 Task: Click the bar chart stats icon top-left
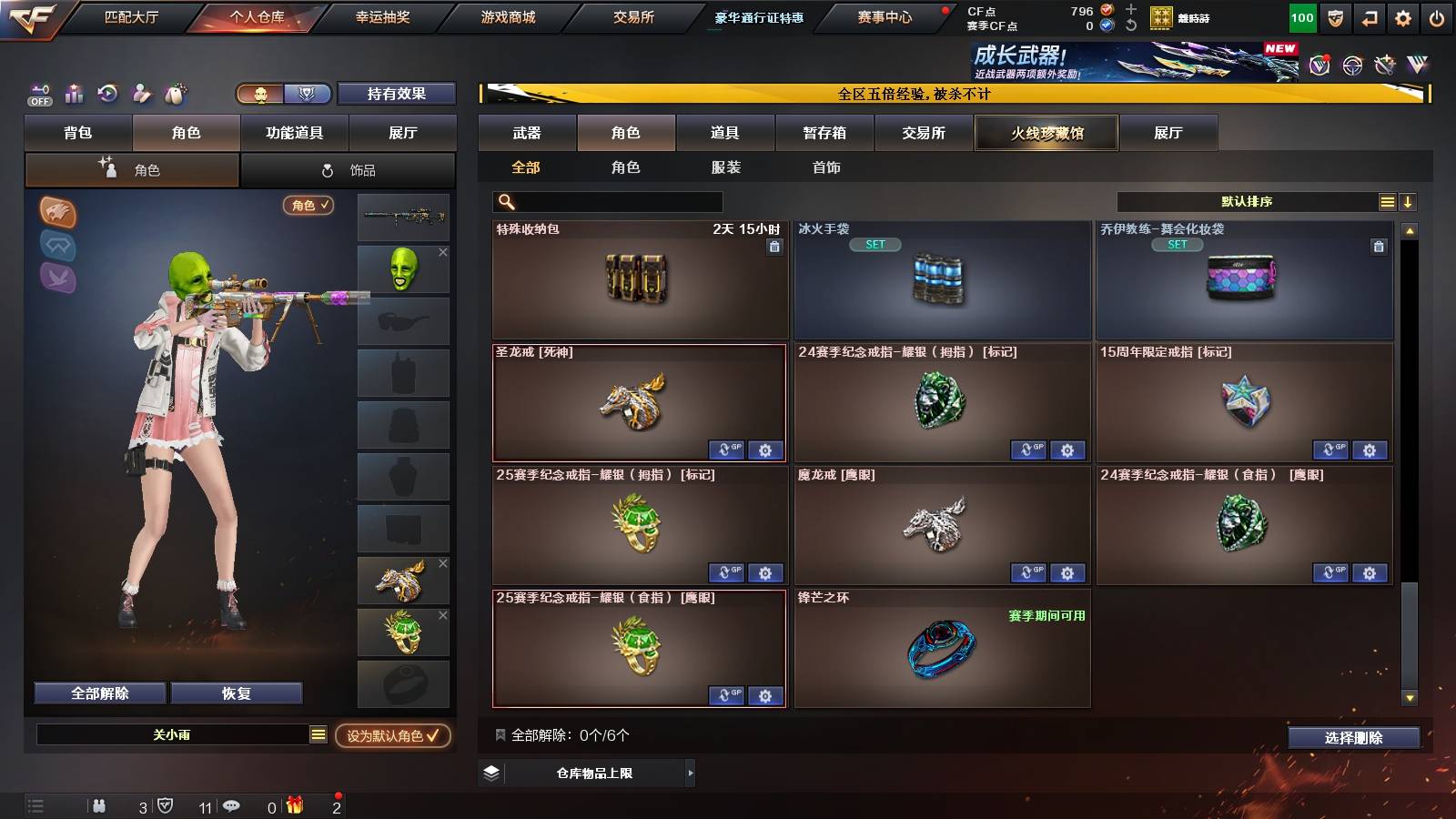coord(75,92)
